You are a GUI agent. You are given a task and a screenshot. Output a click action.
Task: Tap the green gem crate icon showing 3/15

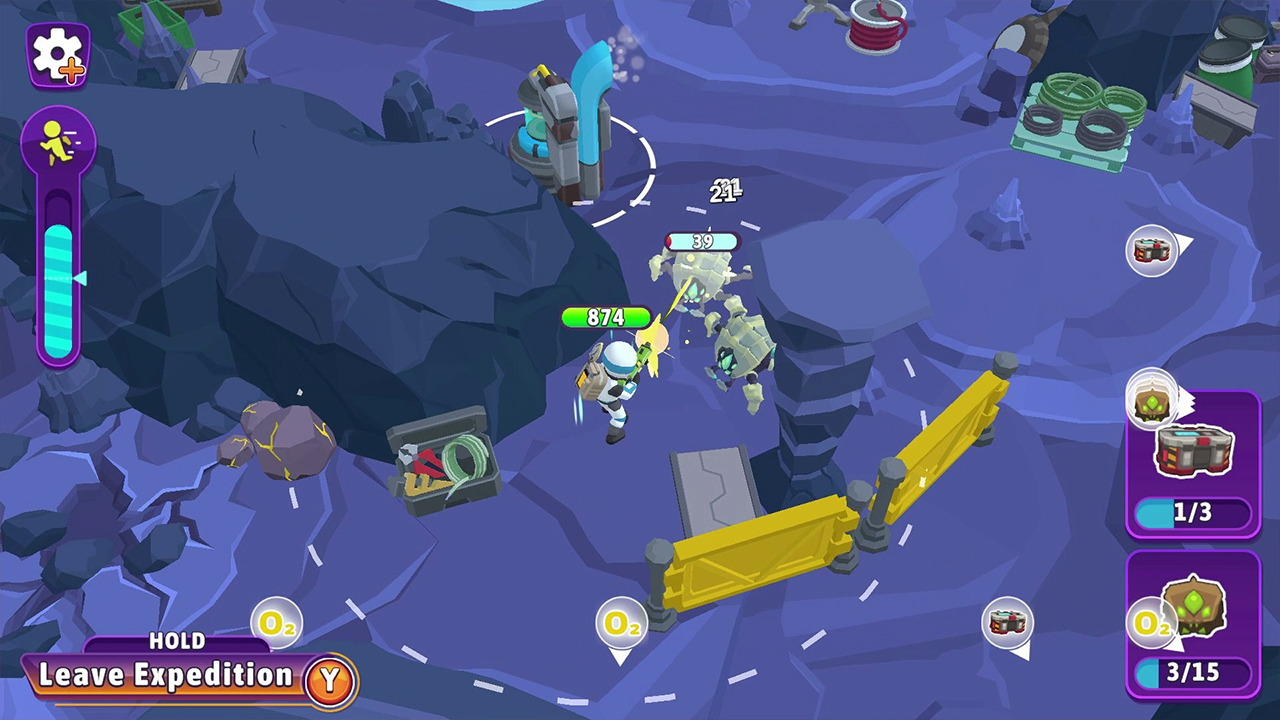[1192, 608]
